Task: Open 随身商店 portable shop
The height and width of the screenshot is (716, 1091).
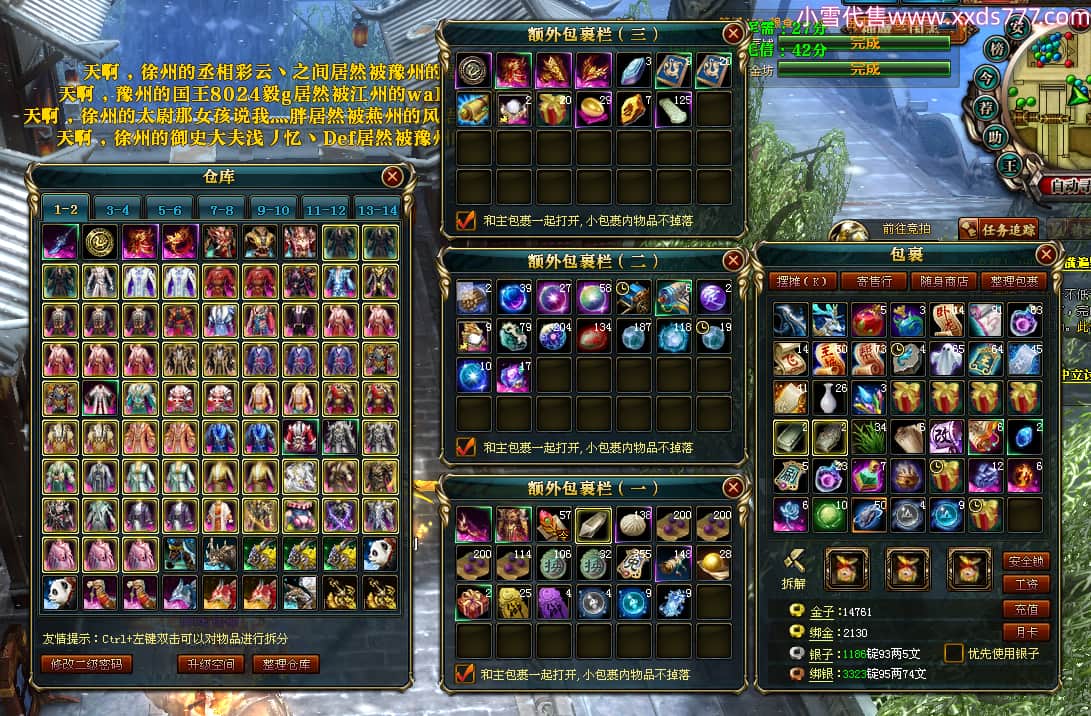Action: tap(944, 282)
